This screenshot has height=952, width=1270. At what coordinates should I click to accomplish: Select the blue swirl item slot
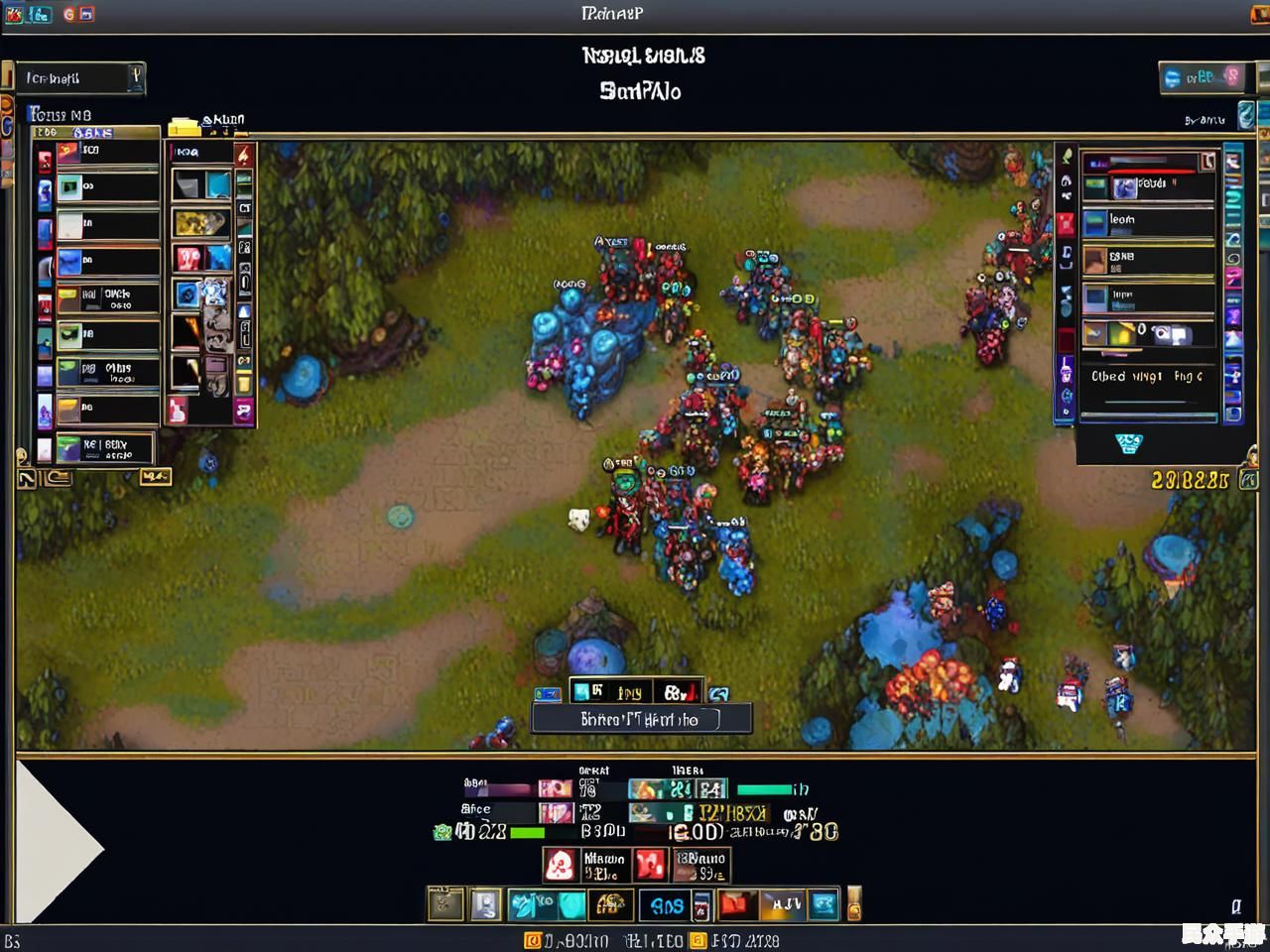[188, 294]
